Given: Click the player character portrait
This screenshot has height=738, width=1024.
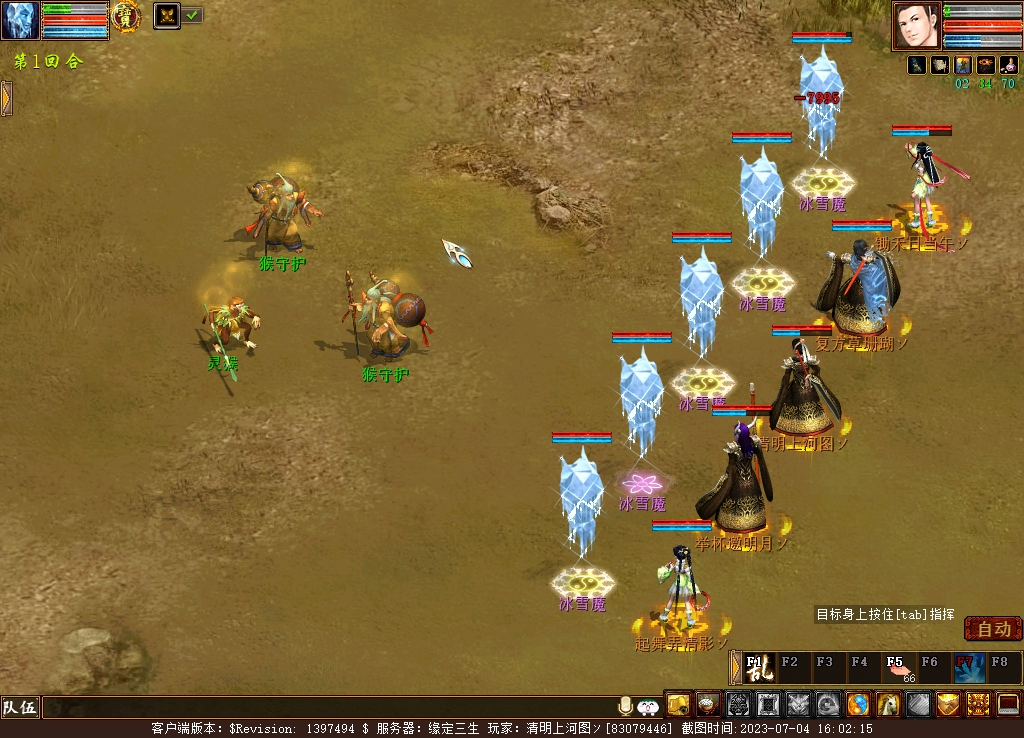Looking at the screenshot, I should click(916, 25).
